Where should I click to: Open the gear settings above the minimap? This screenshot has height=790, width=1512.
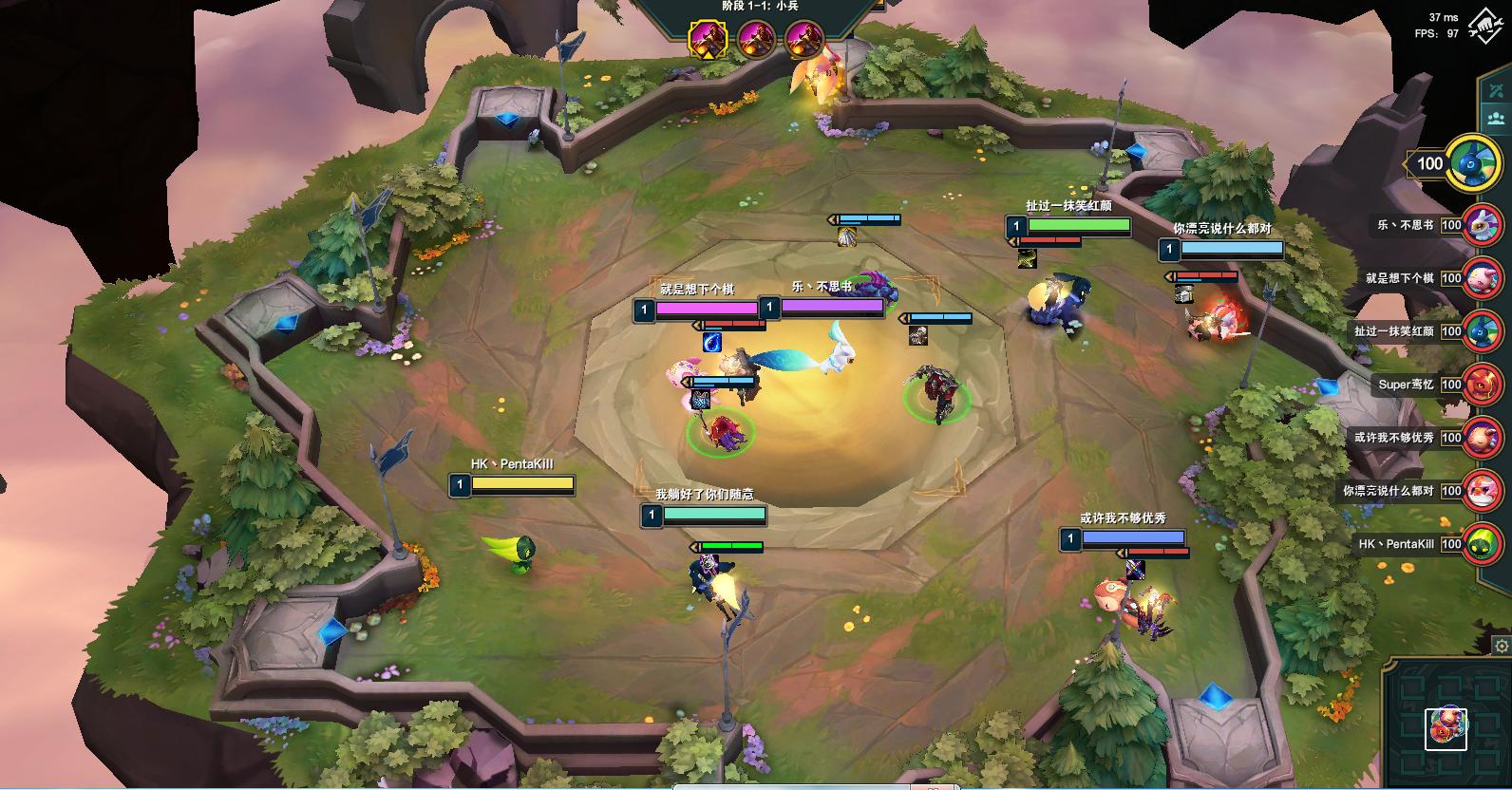(1502, 647)
